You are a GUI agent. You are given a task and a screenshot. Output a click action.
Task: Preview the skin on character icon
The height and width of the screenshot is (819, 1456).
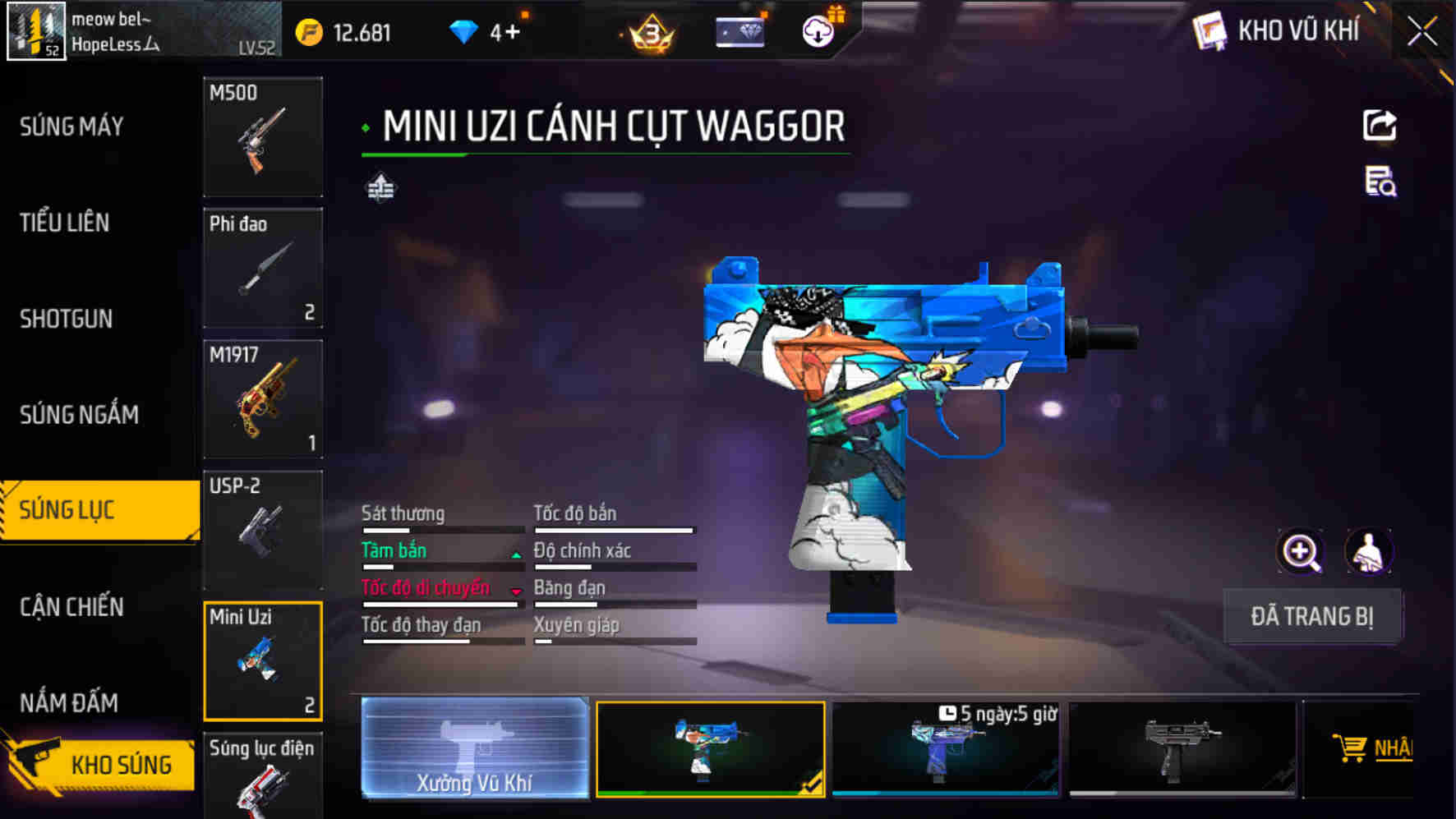(x=1368, y=551)
